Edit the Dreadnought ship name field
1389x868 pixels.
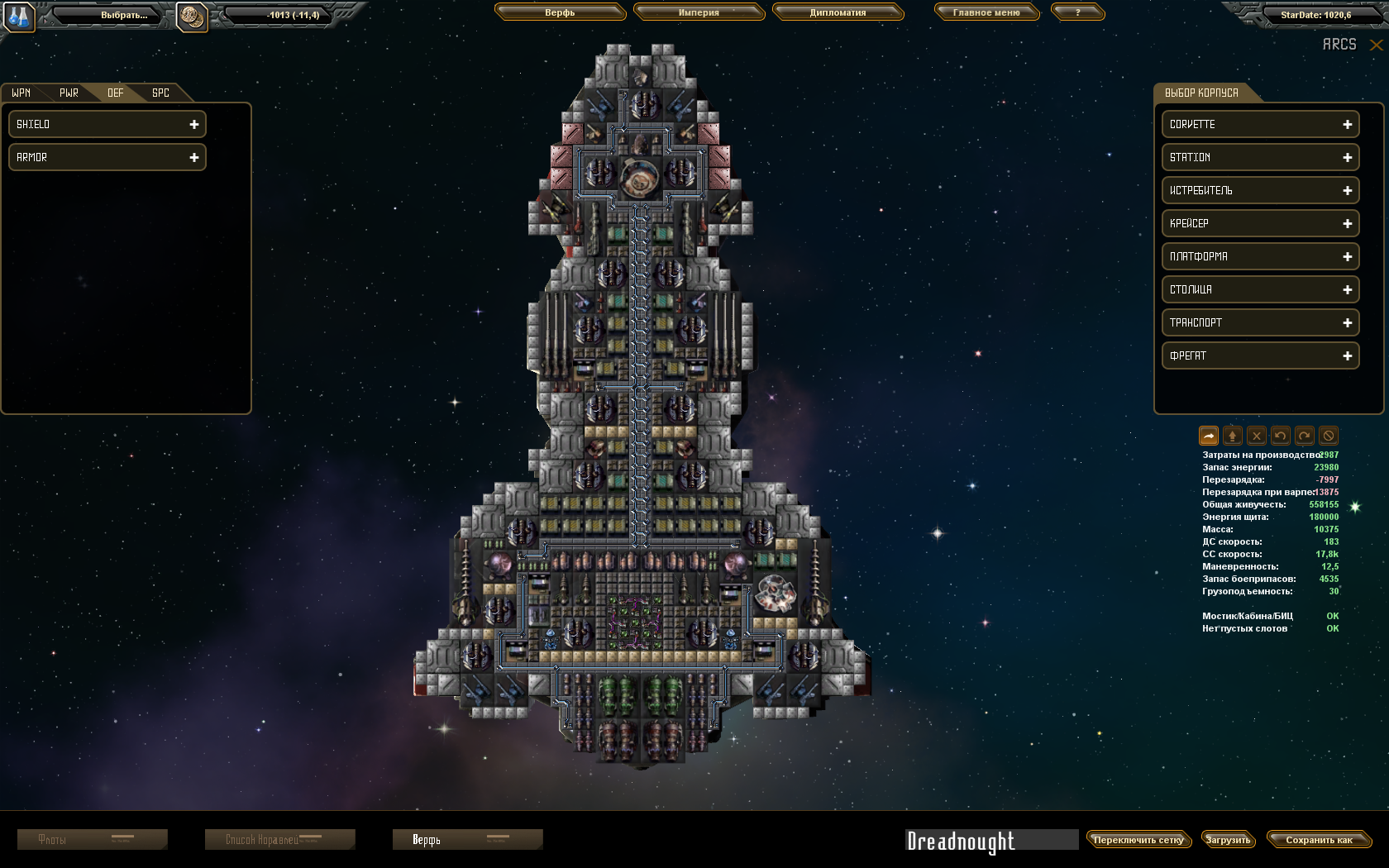pyautogui.click(x=990, y=841)
